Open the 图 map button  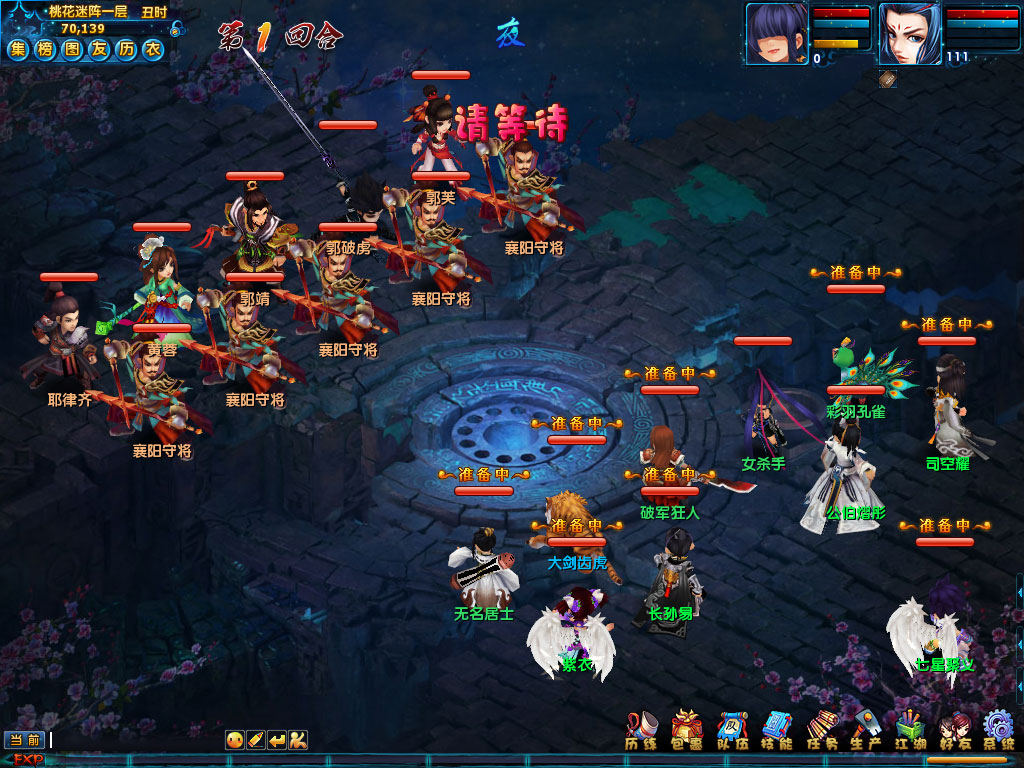tap(72, 48)
